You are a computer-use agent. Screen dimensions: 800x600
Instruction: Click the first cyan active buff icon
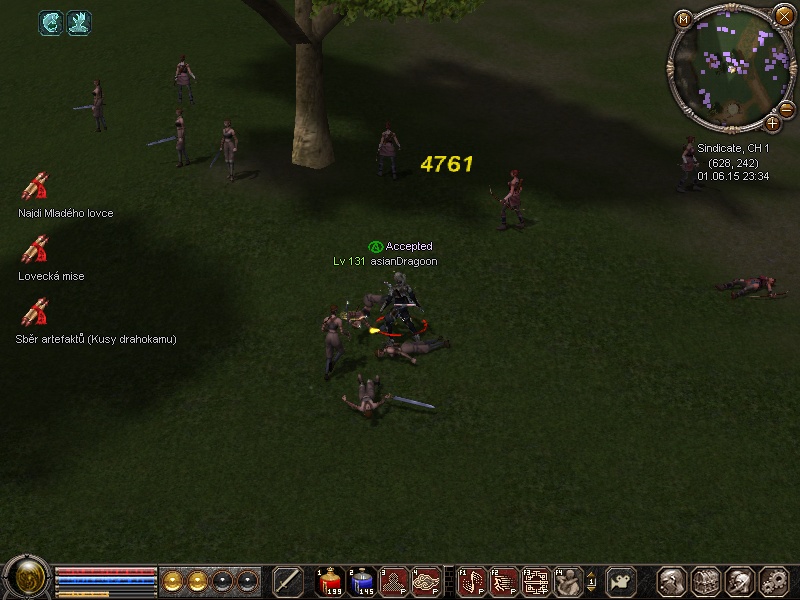tap(51, 22)
